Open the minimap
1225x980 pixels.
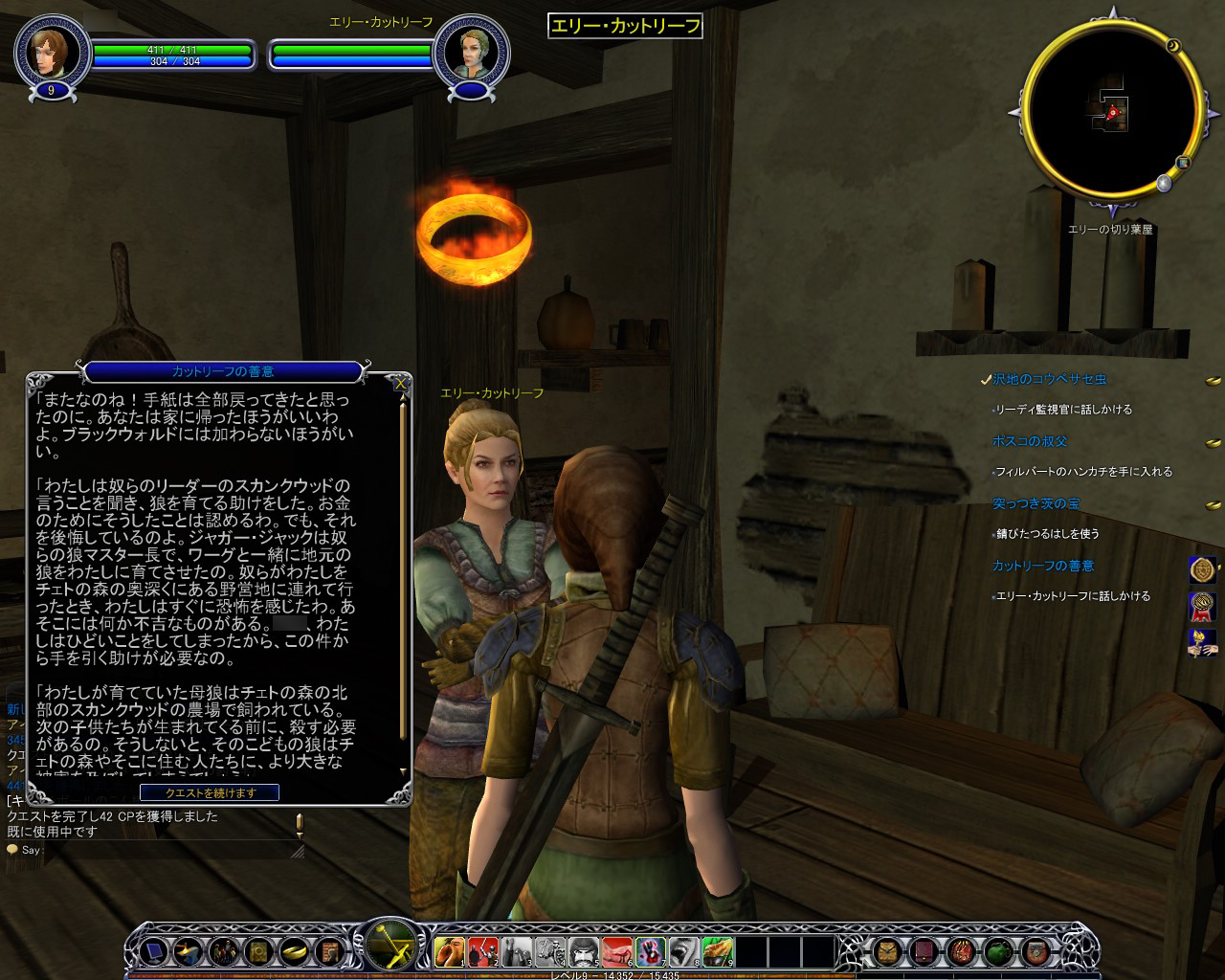click(x=1112, y=113)
